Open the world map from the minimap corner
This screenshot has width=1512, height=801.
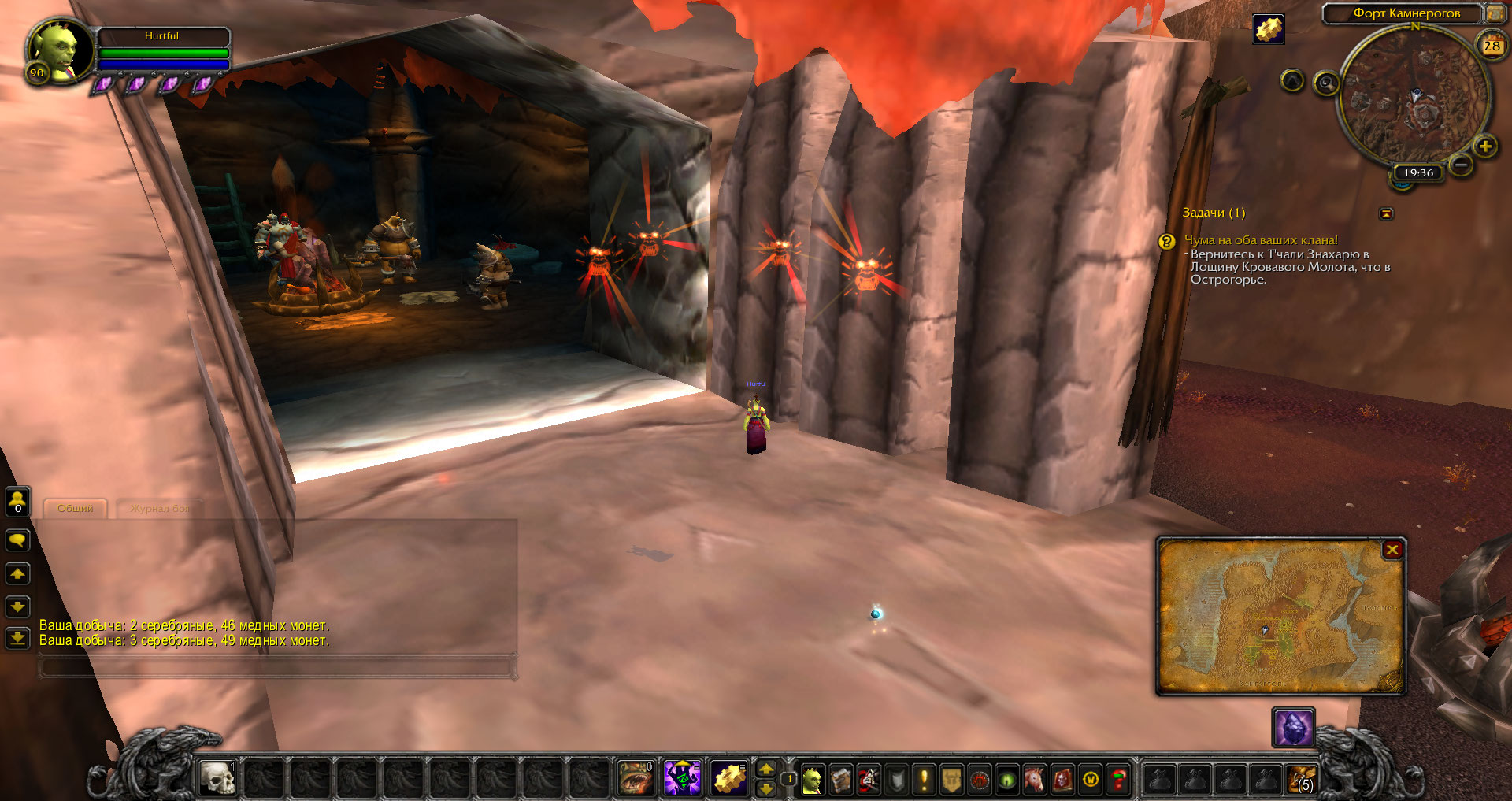(1494, 13)
